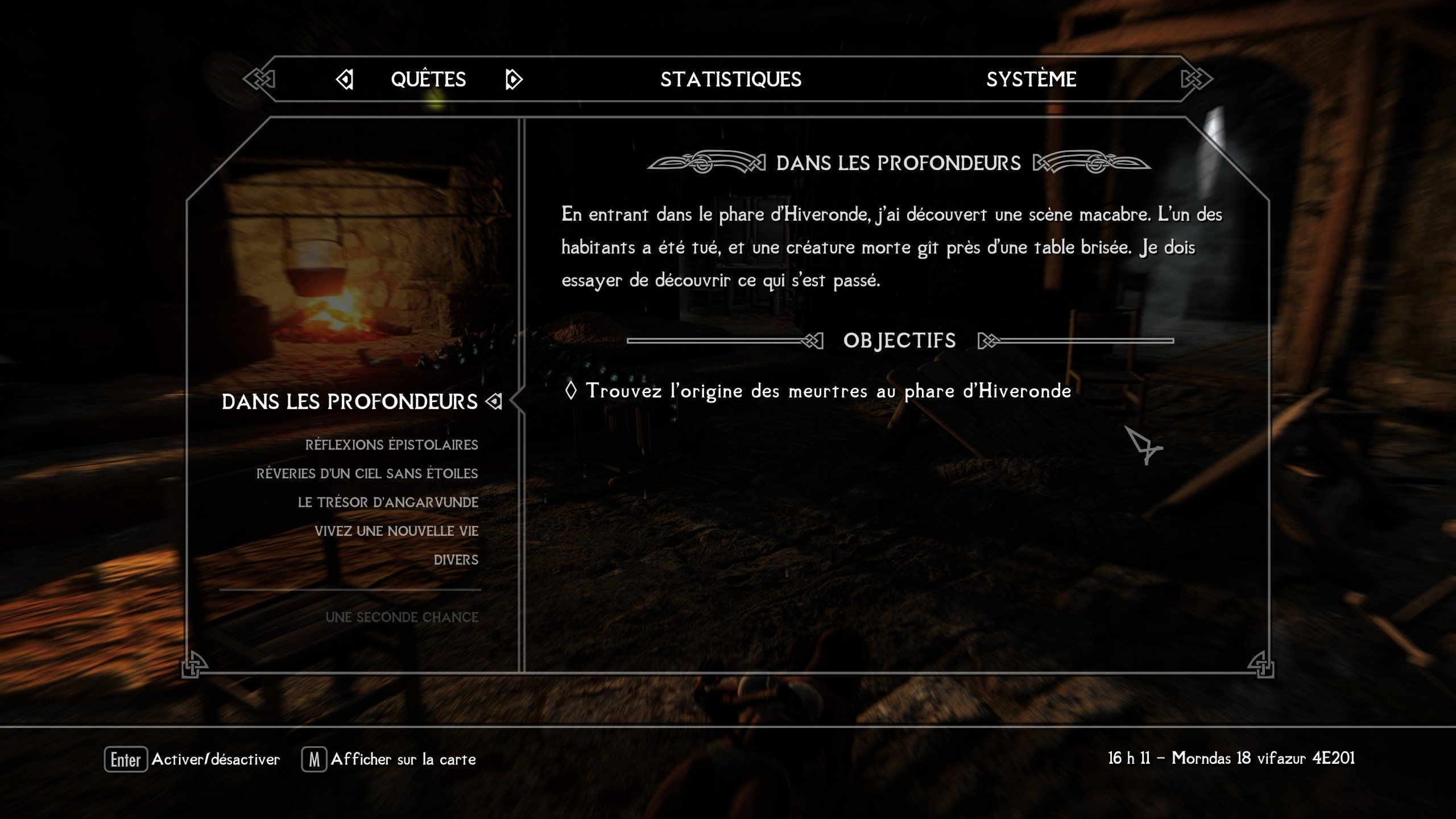Click the left arrow beside Quêtes
This screenshot has height=819, width=1456.
pos(345,79)
